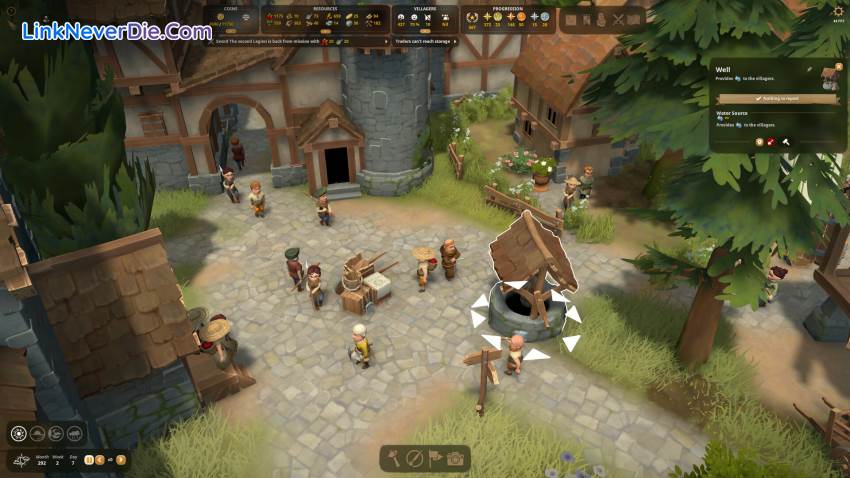Choose the flag tool in the bottom toolbar

[435, 459]
